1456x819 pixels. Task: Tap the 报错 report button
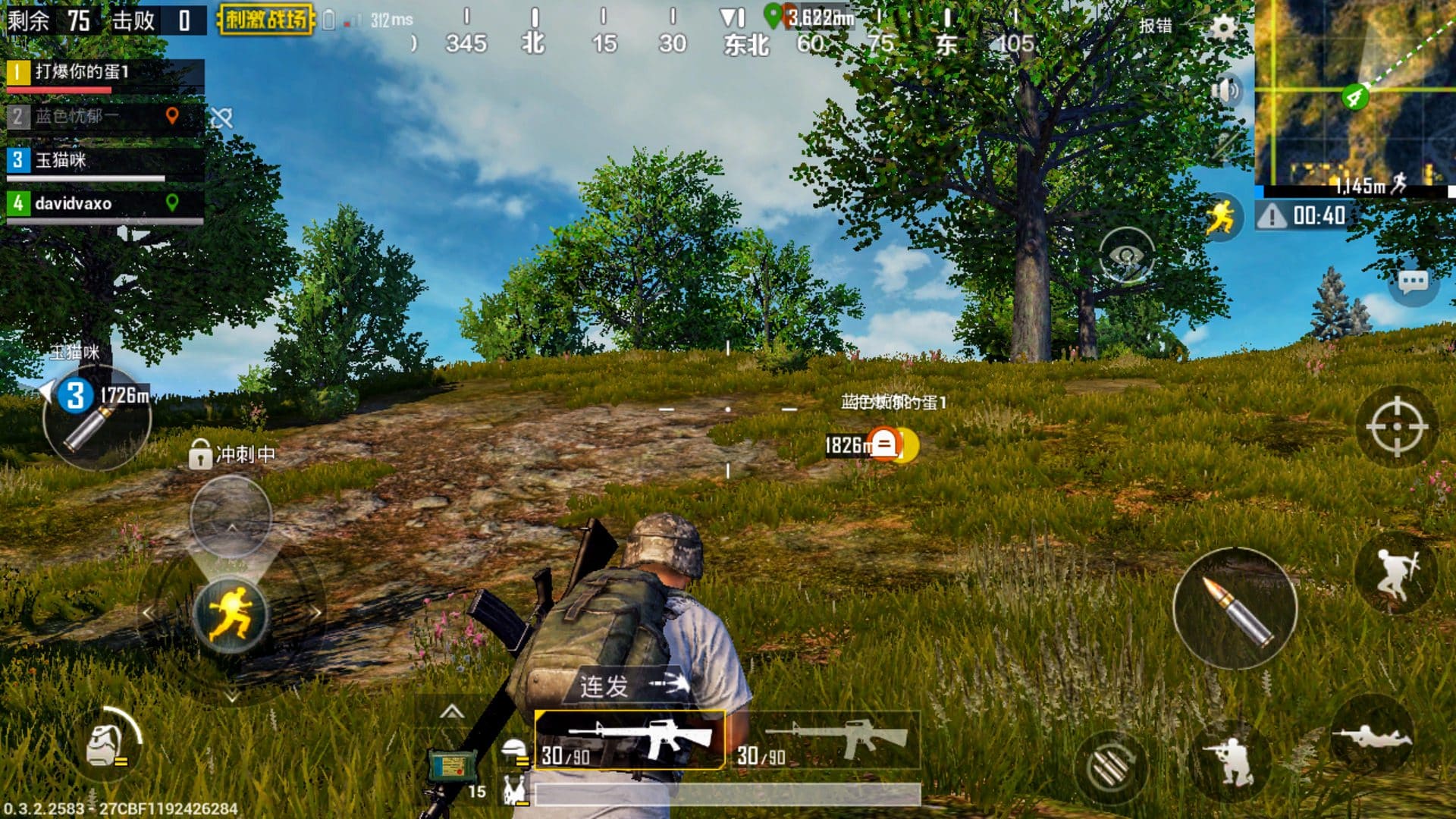1155,26
